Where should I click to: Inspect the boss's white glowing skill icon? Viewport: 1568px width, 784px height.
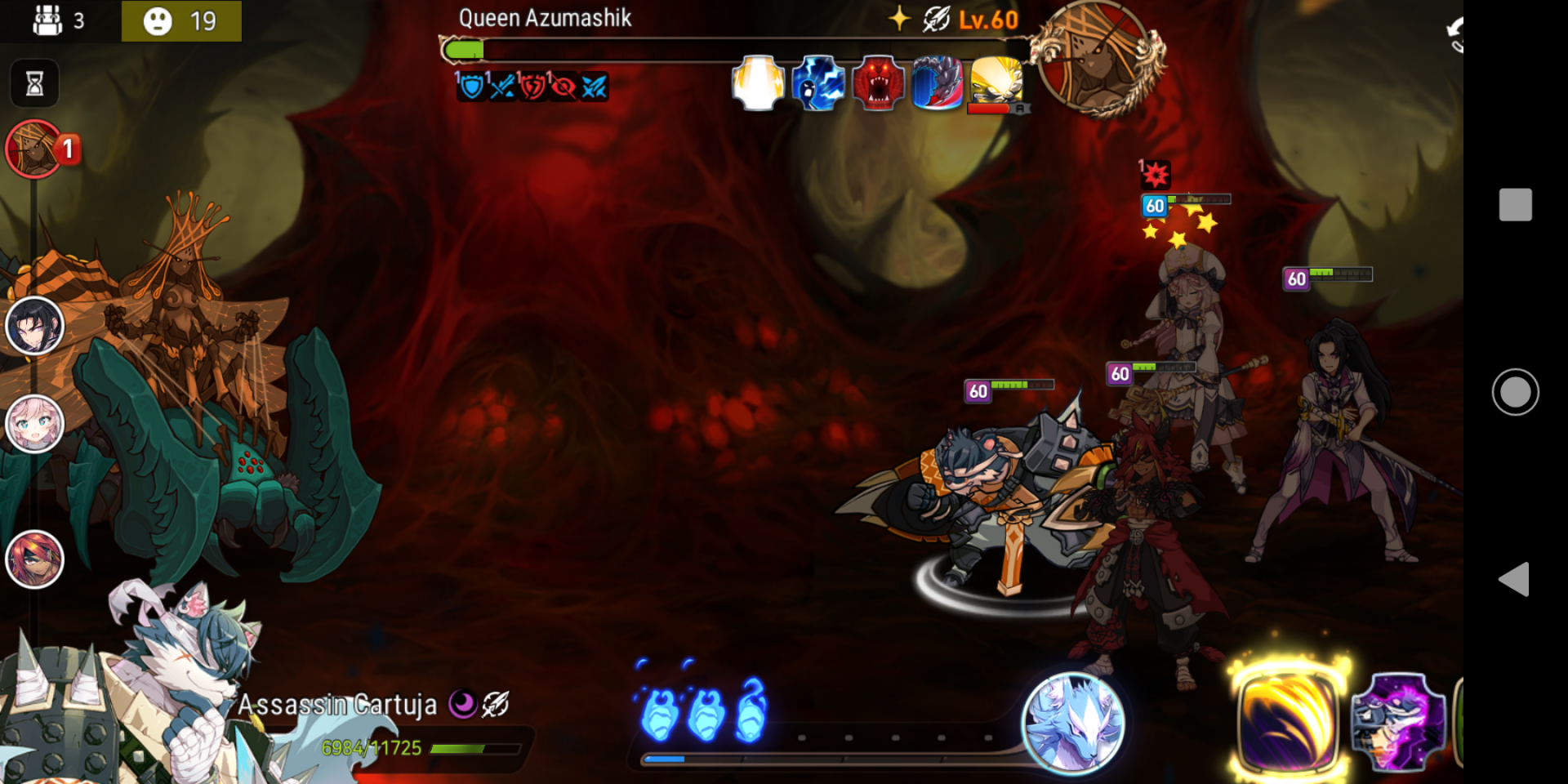tap(758, 82)
